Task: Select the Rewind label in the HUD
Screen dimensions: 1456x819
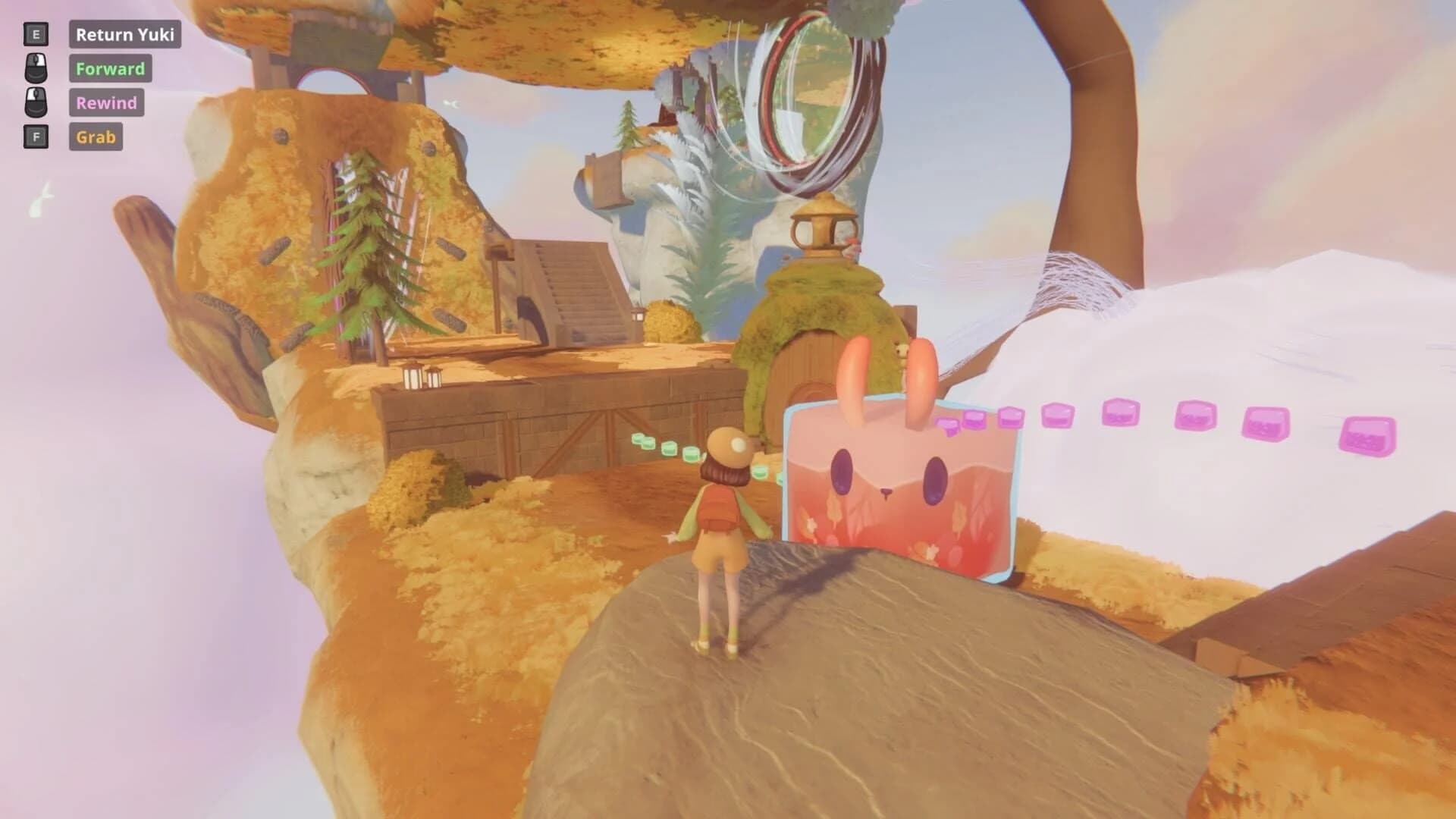Action: 106,102
